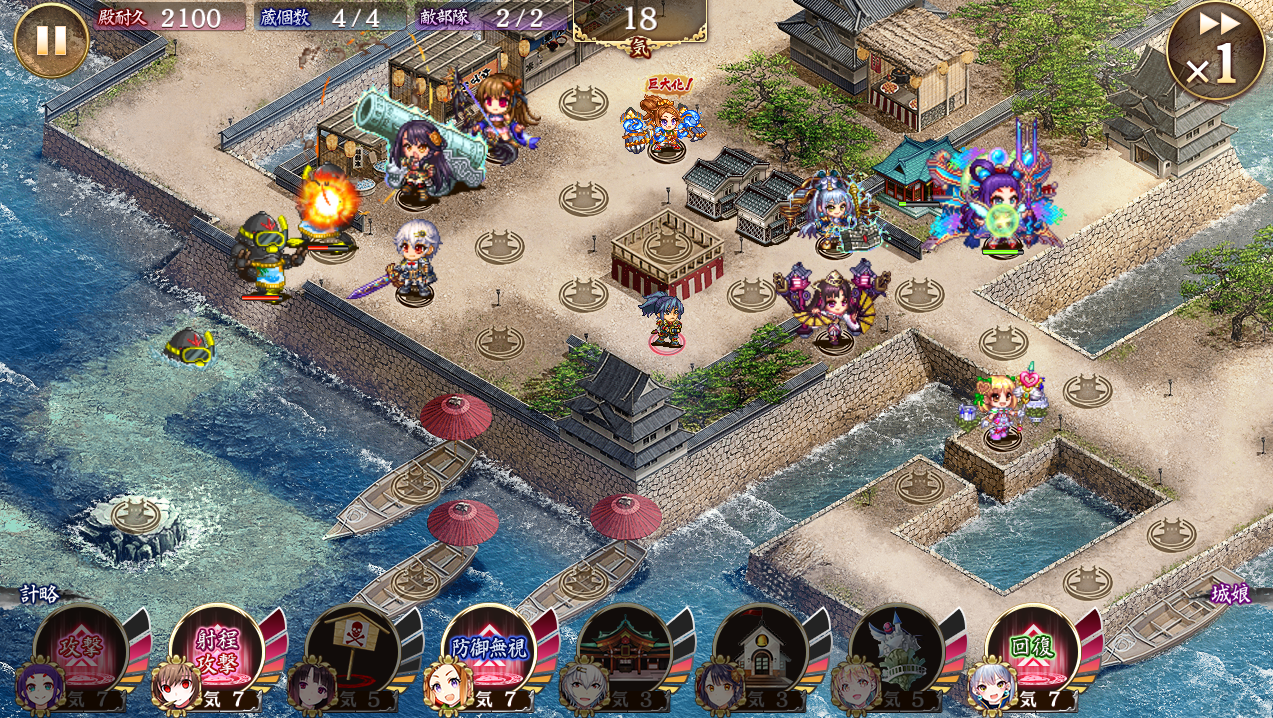Screen dimensions: 1273x718
Task: Select the silver-haired swordswoman unit
Action: 414,263
